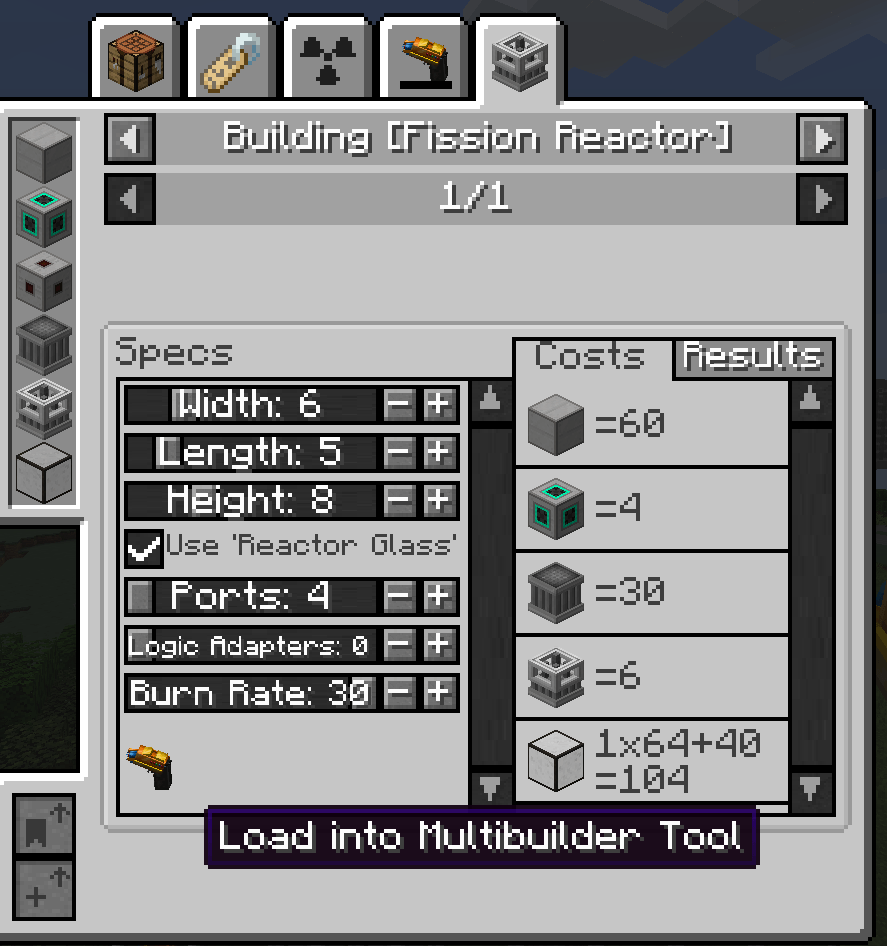Decrease the reactor Length value
Image resolution: width=887 pixels, height=946 pixels.
[399, 453]
